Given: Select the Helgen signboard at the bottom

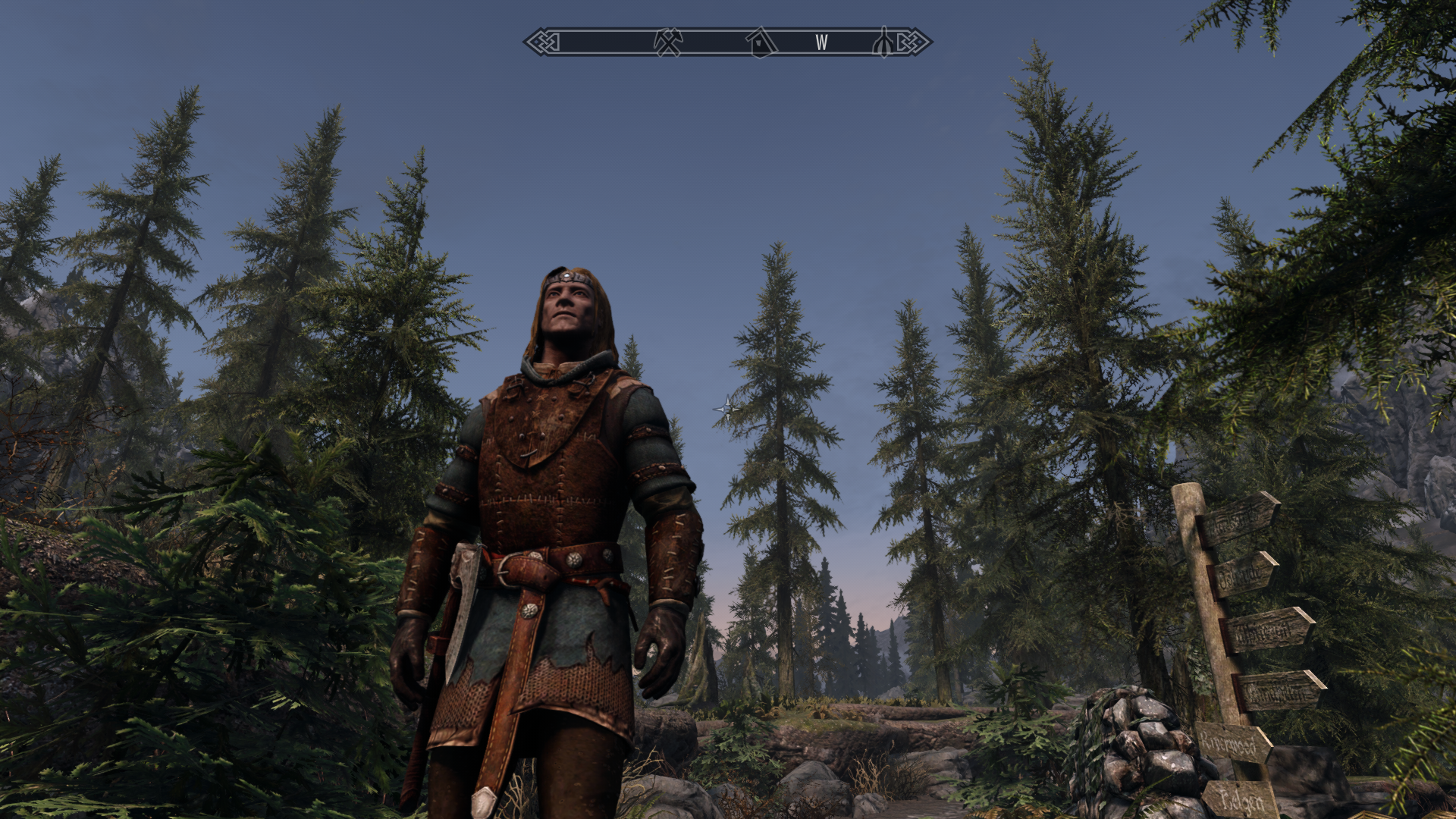Looking at the screenshot, I should click(x=1241, y=798).
